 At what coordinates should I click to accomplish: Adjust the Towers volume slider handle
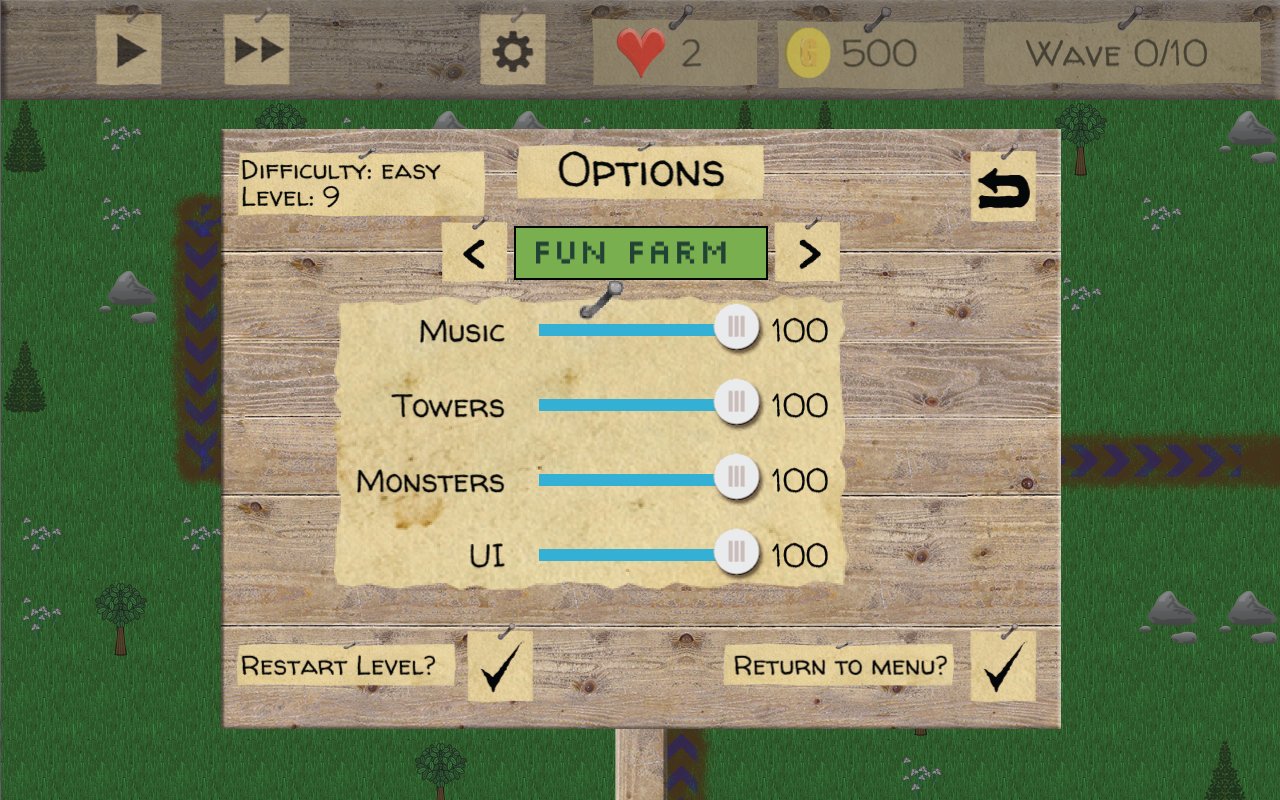click(737, 403)
